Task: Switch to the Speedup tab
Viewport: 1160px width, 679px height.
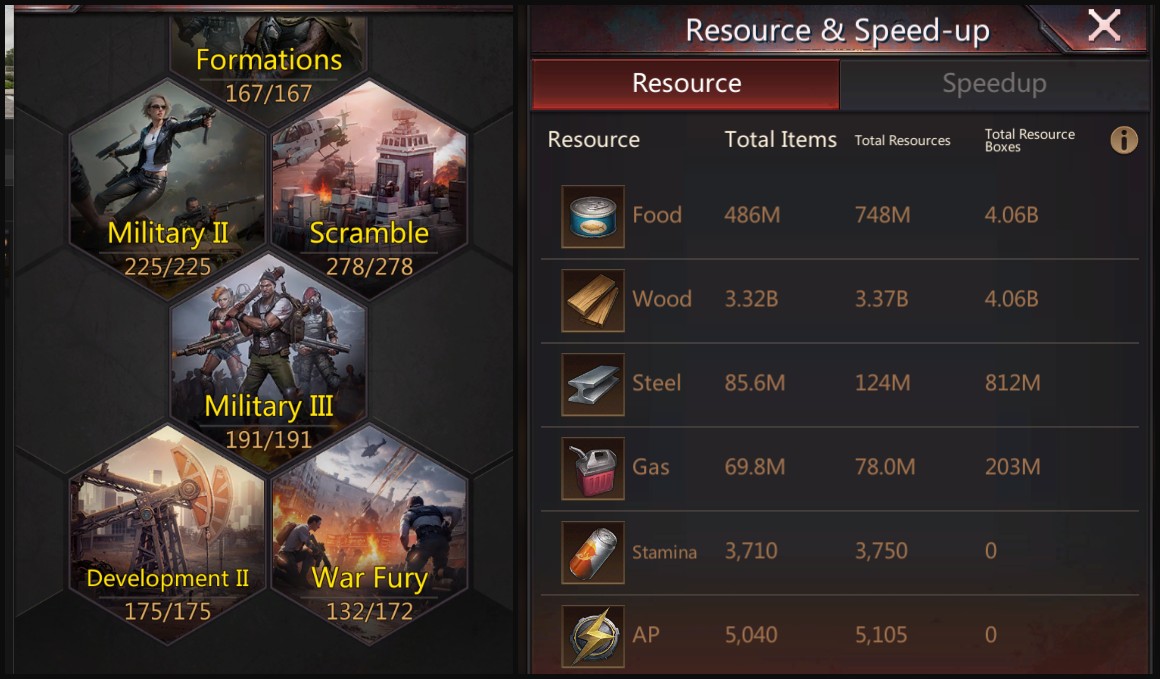Action: click(x=993, y=84)
